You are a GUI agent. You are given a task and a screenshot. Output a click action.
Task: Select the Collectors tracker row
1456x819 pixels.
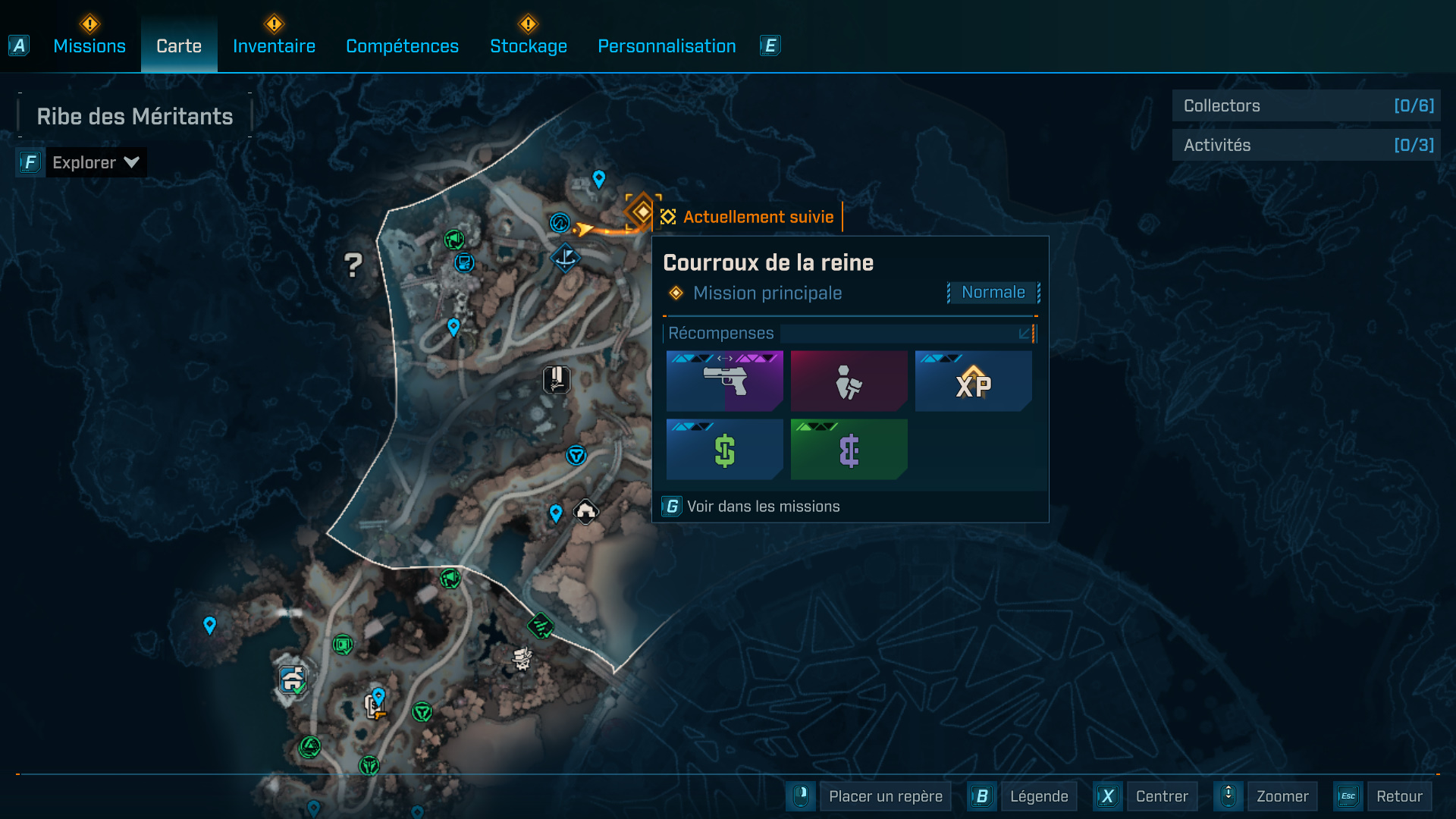point(1306,106)
